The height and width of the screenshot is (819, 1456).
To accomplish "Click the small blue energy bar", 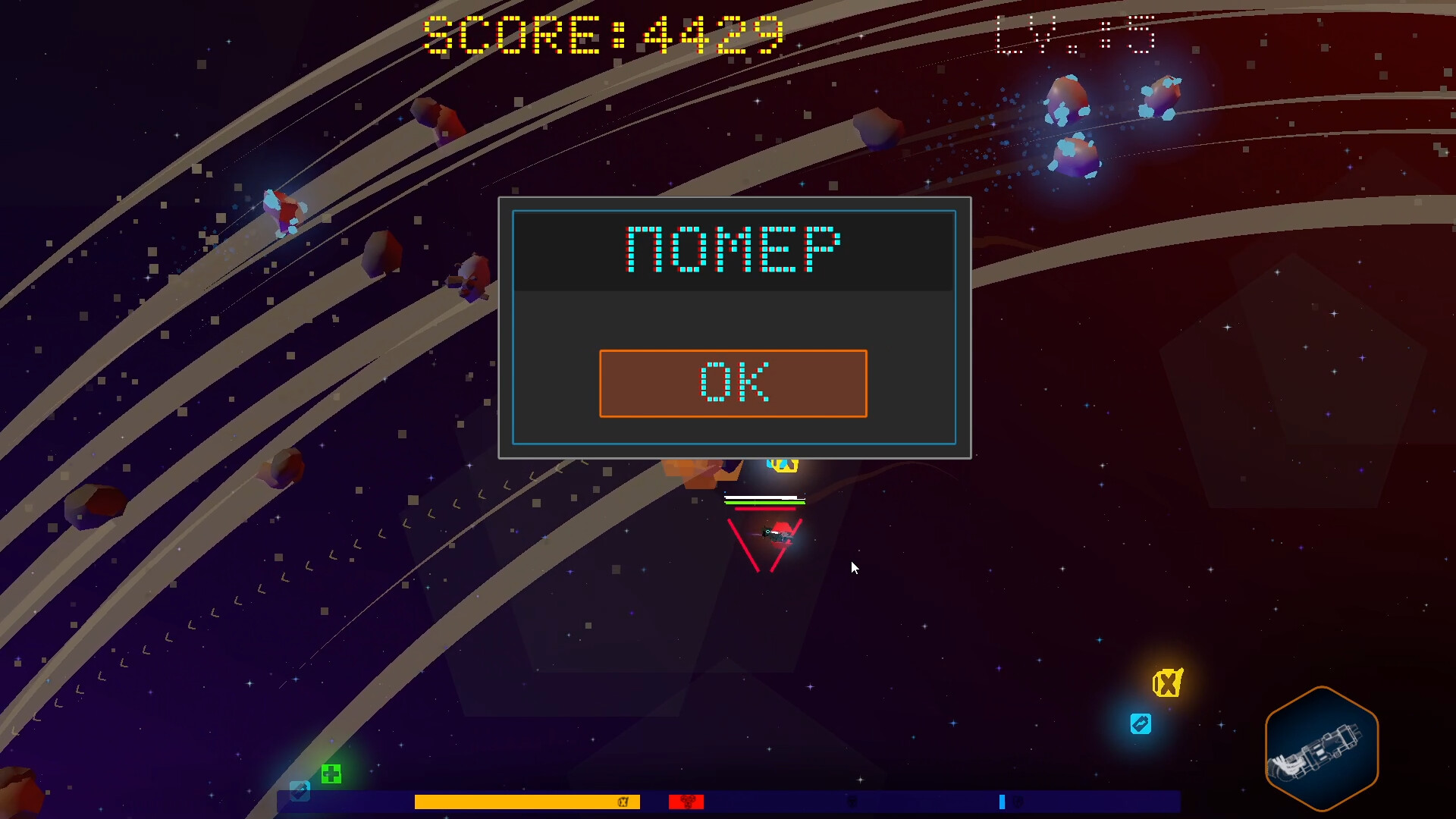I will point(1002,802).
